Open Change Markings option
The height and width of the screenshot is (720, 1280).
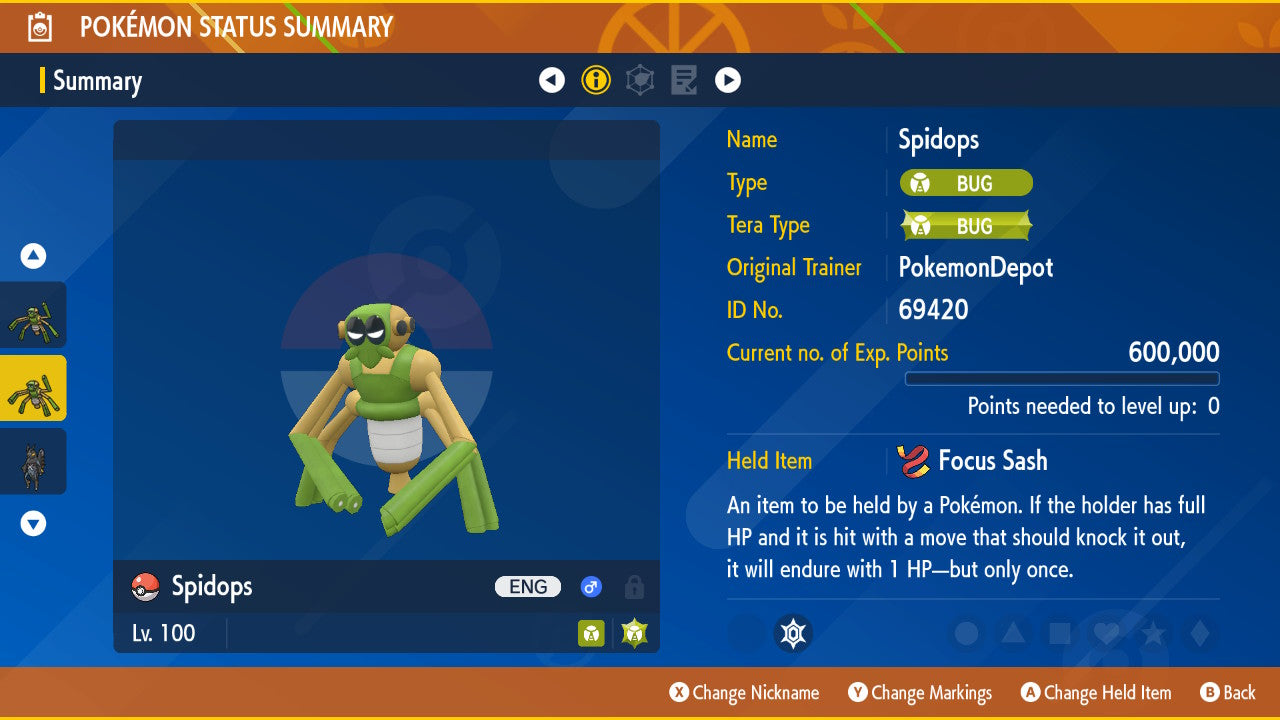pyautogui.click(x=920, y=693)
